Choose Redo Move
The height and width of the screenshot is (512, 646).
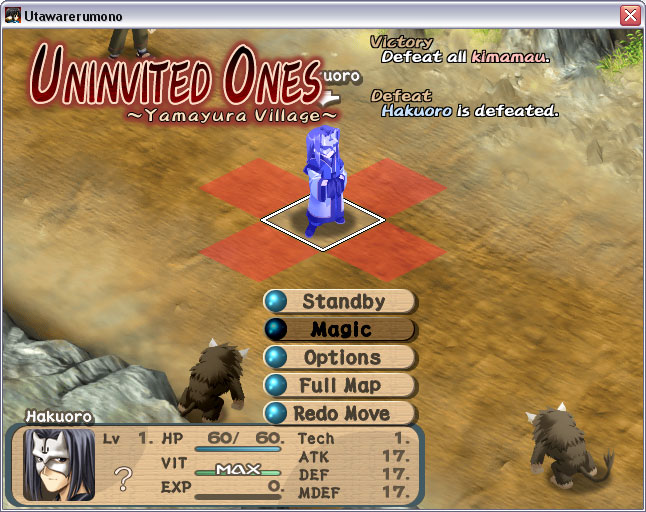(x=341, y=413)
